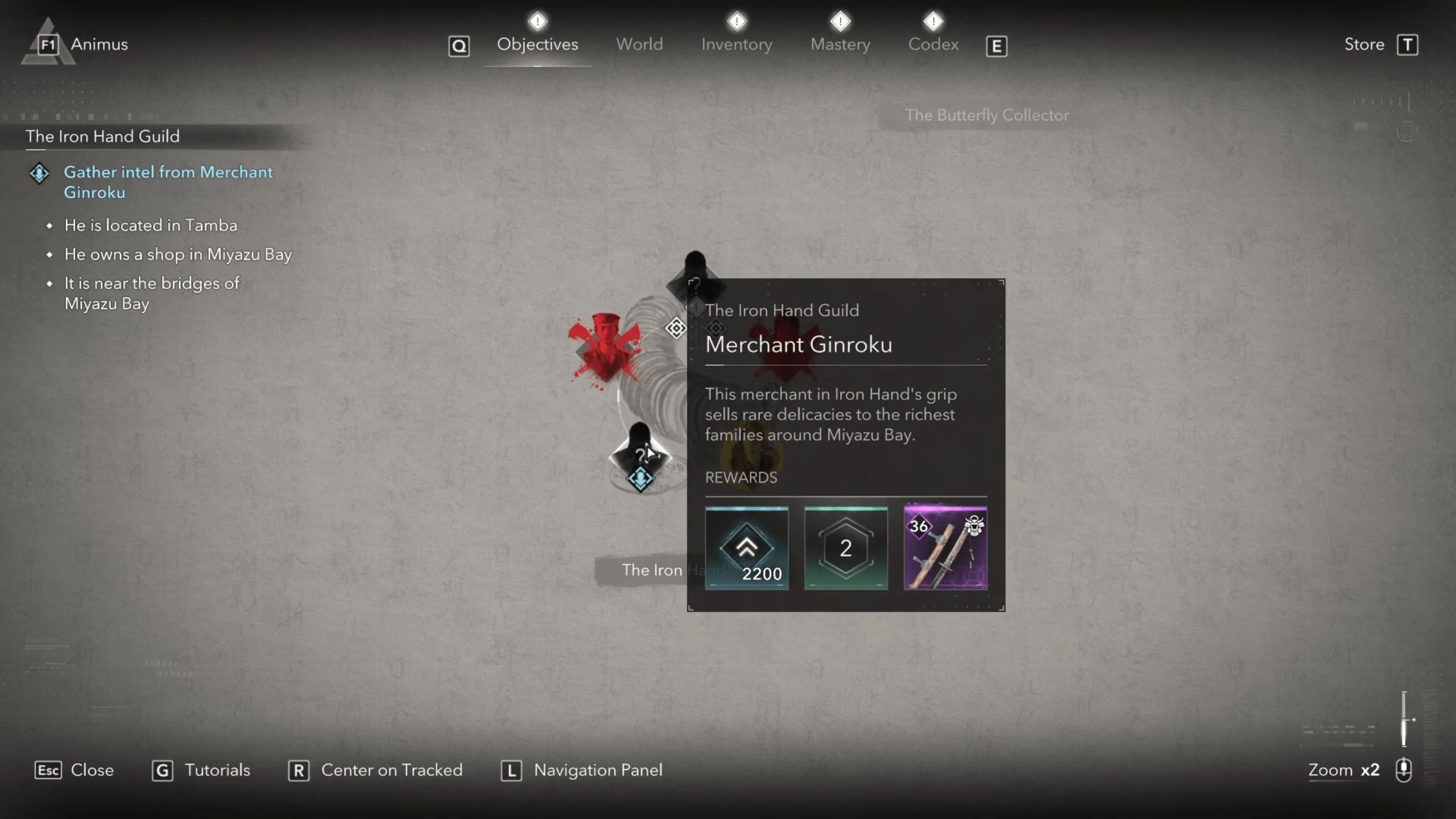Expand the Merchant Ginroku info card title

(x=799, y=344)
